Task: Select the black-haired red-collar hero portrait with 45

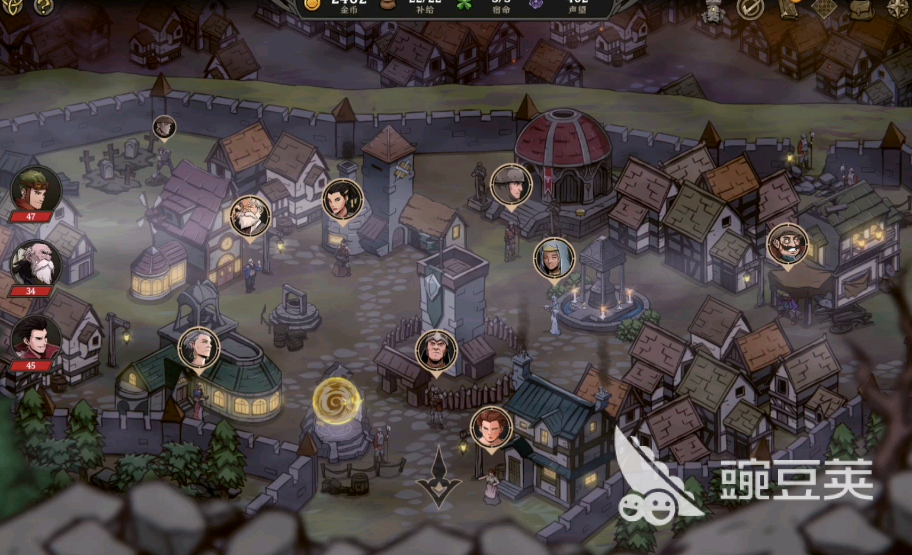Action: pos(35,338)
